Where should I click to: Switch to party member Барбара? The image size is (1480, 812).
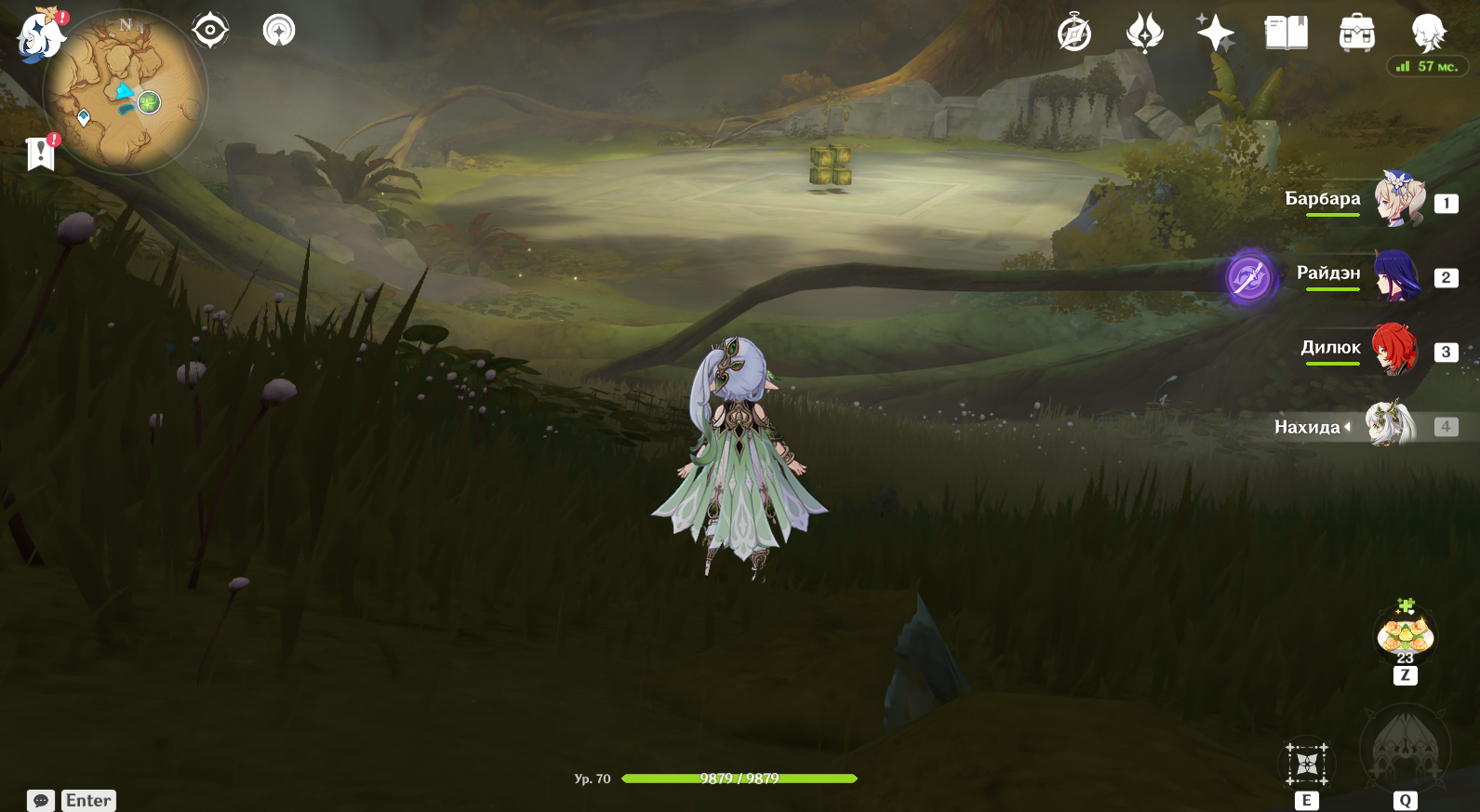click(1398, 199)
